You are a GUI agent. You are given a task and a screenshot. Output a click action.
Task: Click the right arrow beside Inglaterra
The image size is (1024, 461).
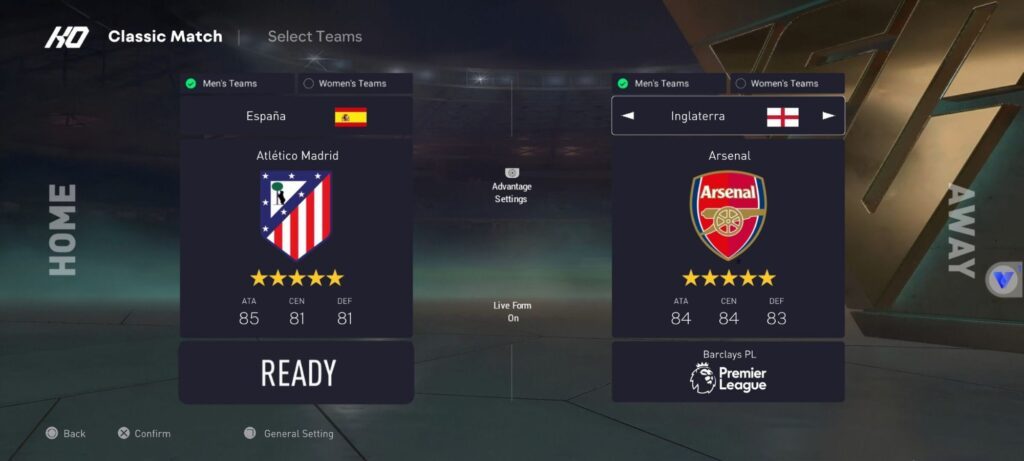[828, 116]
